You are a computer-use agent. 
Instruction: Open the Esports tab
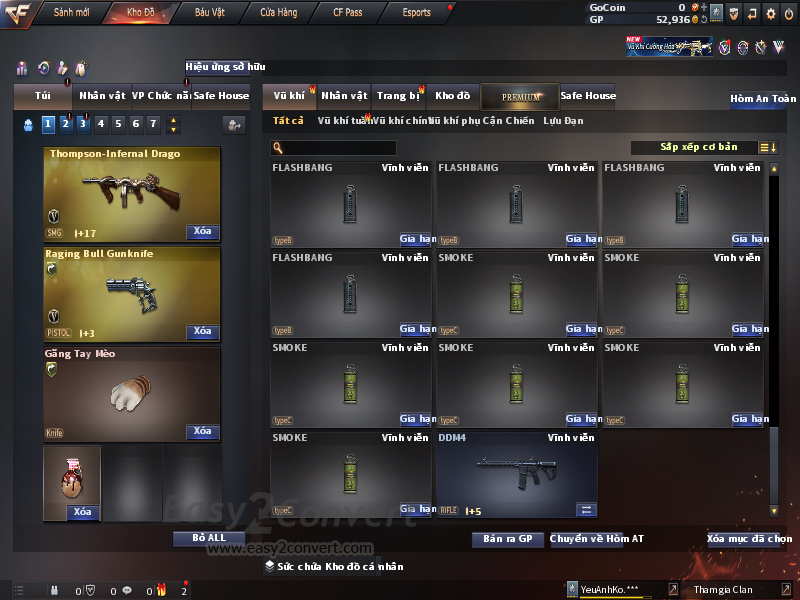pos(416,13)
